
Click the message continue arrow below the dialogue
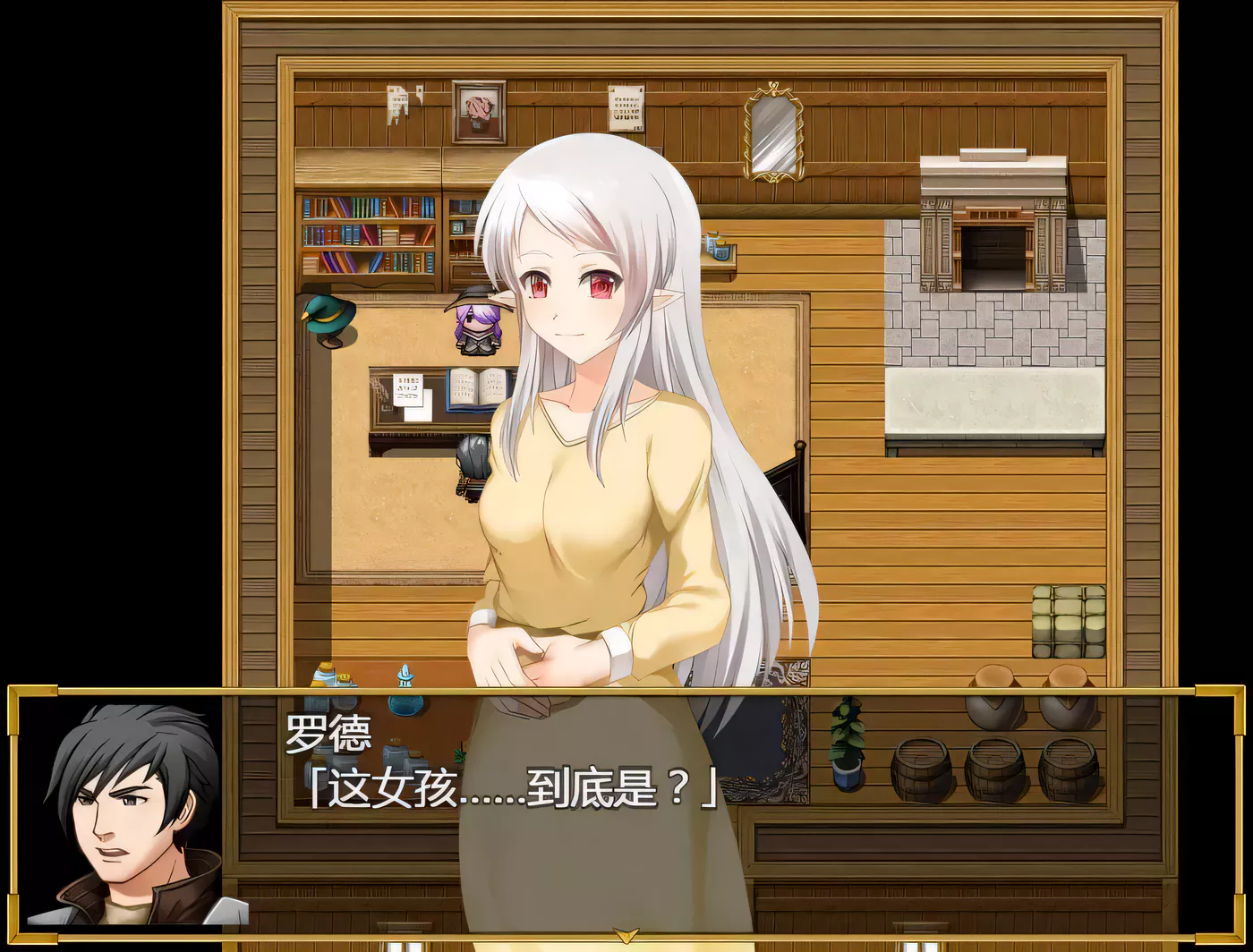[x=625, y=936]
